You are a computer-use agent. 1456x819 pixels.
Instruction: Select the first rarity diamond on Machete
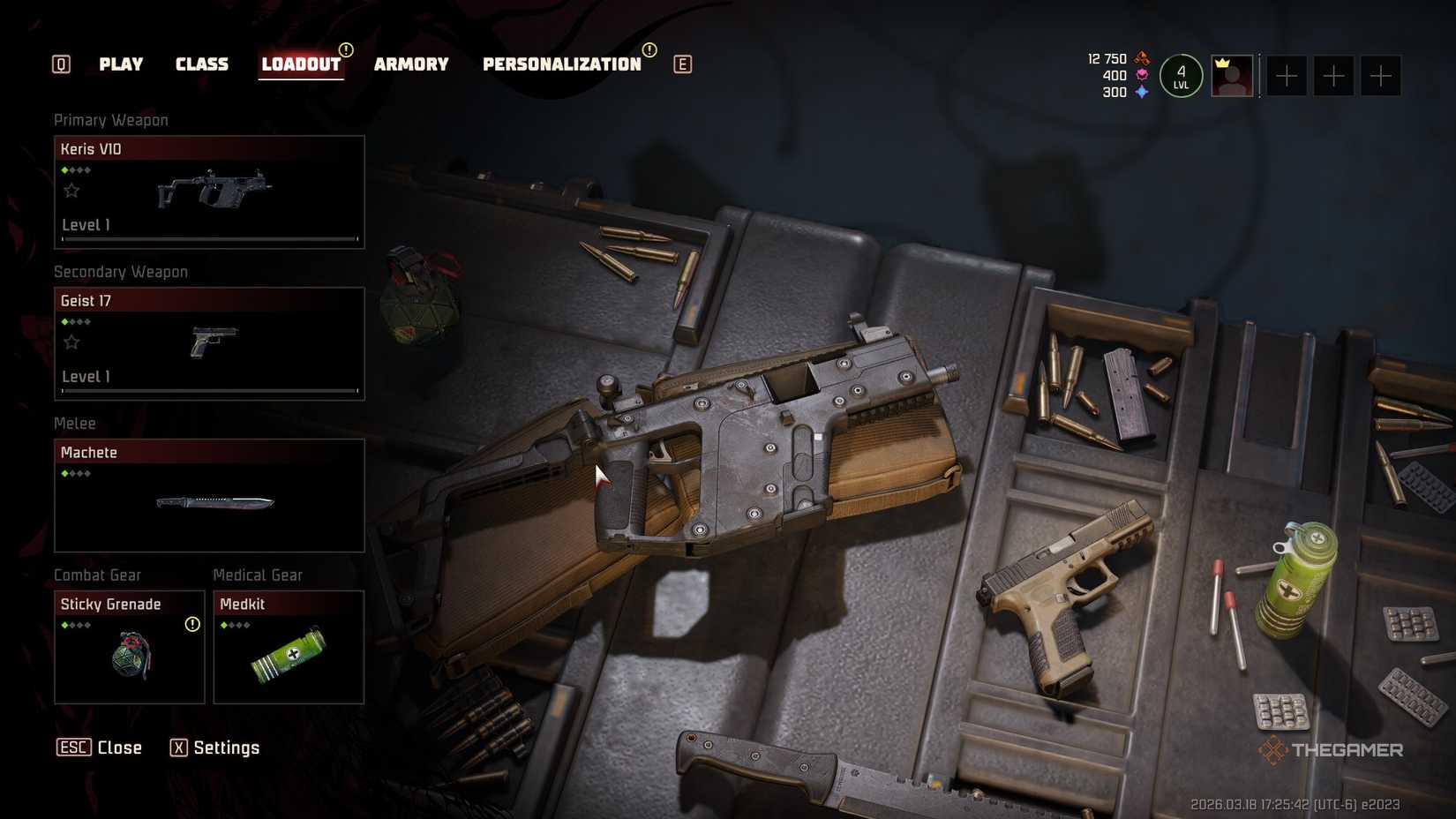pyautogui.click(x=64, y=473)
